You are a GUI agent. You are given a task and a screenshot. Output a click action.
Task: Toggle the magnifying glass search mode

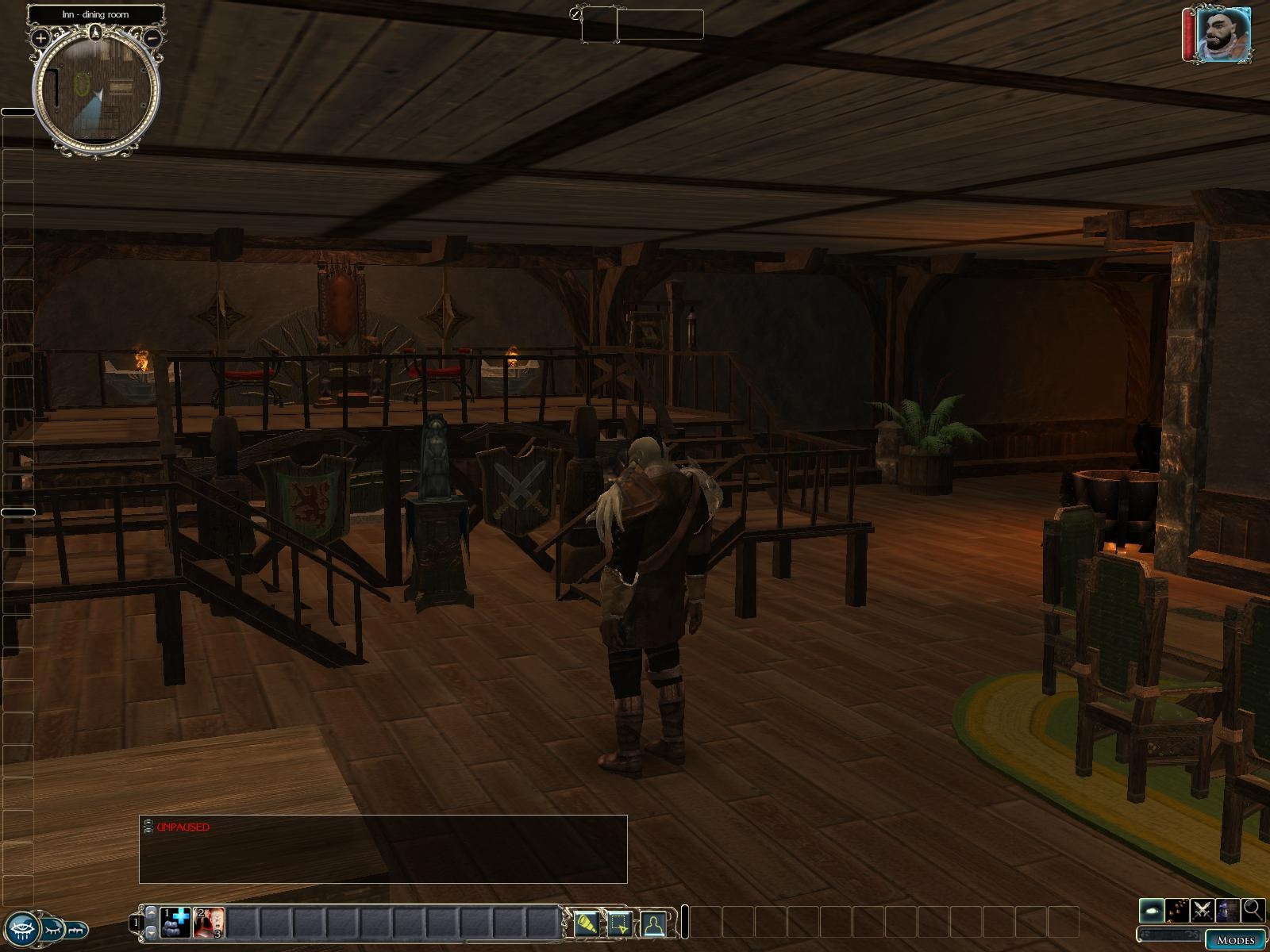tap(1253, 909)
